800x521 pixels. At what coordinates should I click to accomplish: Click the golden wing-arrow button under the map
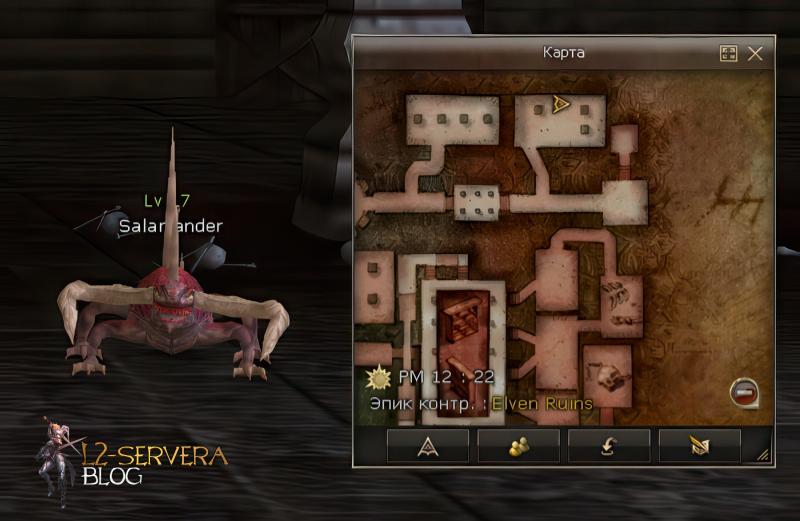coord(700,446)
